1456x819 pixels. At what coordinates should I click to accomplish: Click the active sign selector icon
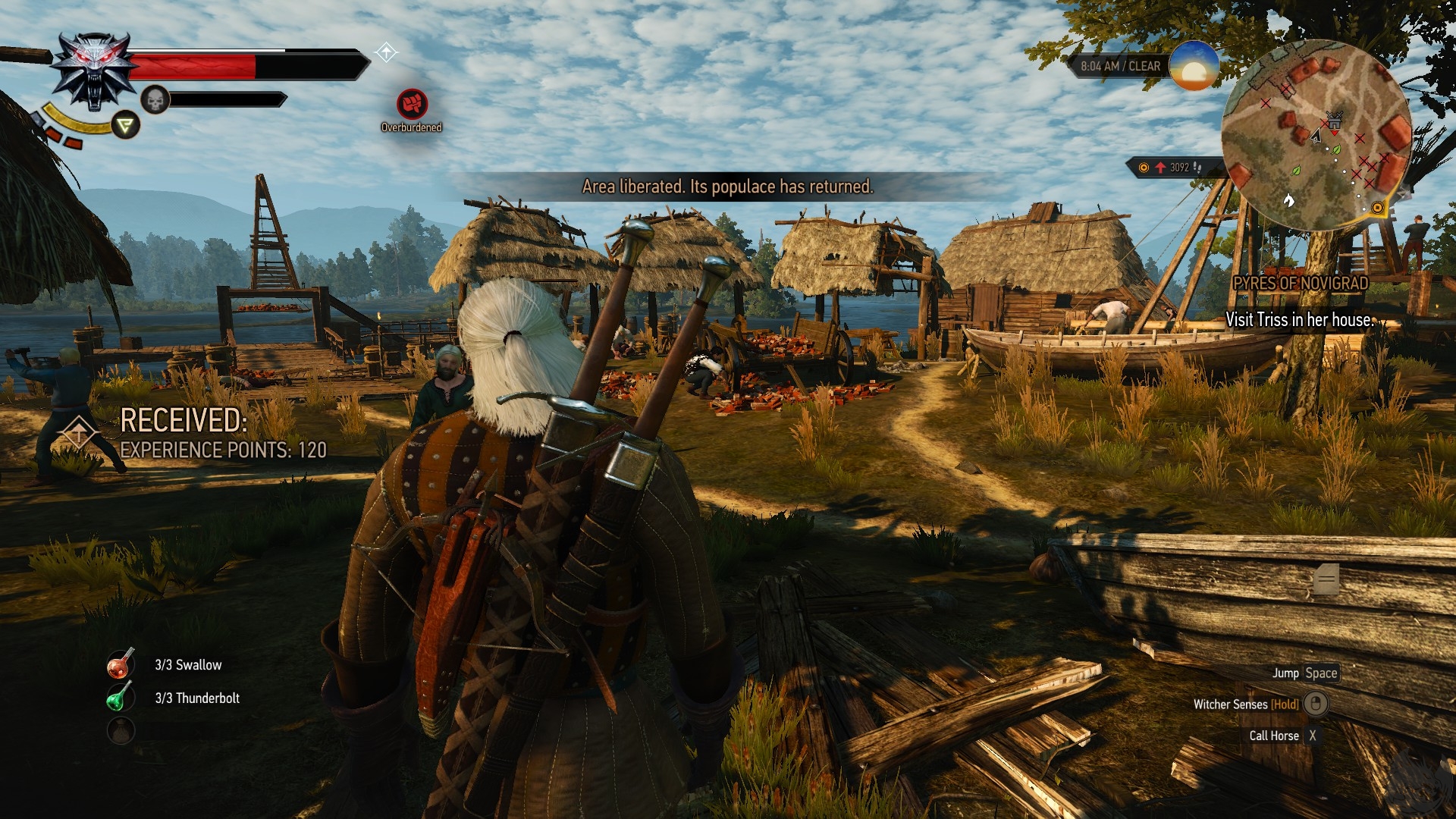(x=126, y=125)
